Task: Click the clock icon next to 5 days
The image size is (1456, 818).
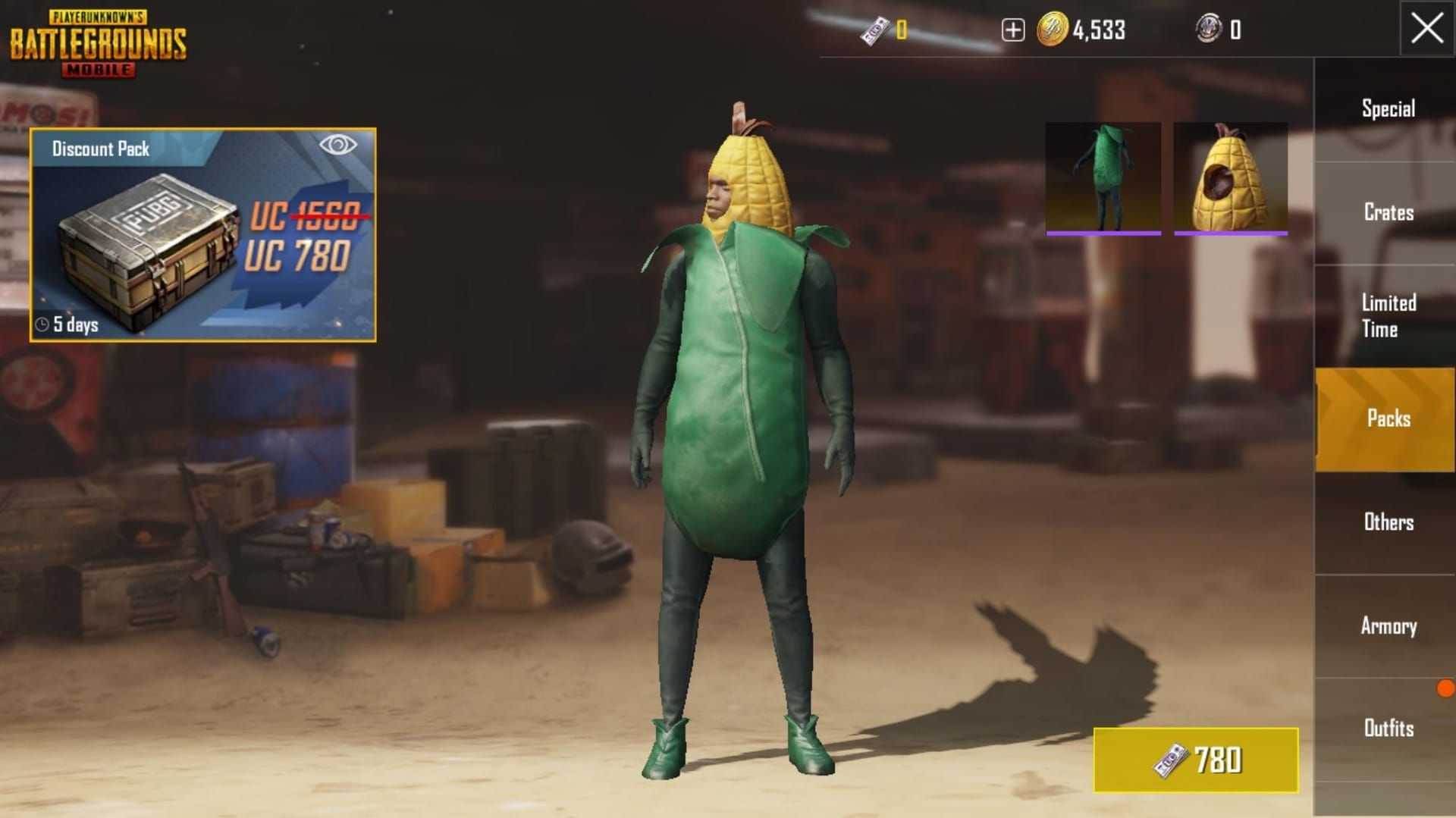Action: pyautogui.click(x=43, y=322)
